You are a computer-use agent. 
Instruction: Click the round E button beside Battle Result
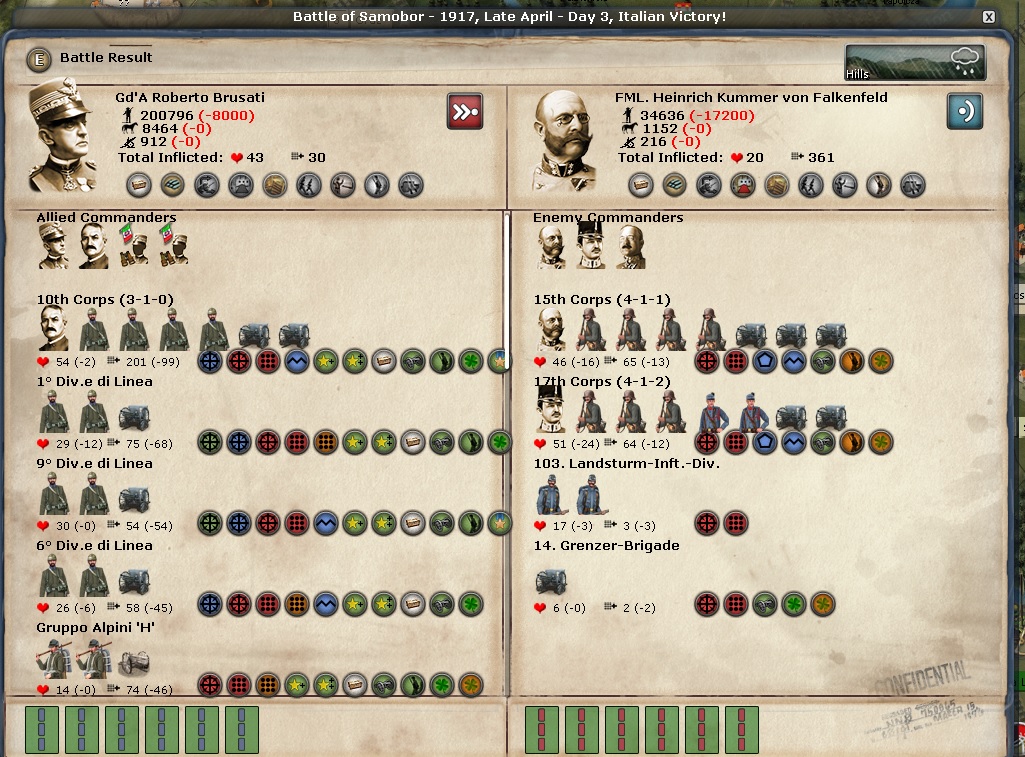[40, 60]
